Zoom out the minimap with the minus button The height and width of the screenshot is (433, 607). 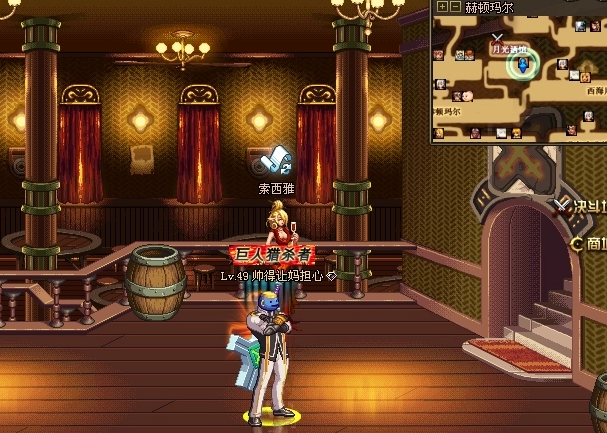click(x=455, y=6)
